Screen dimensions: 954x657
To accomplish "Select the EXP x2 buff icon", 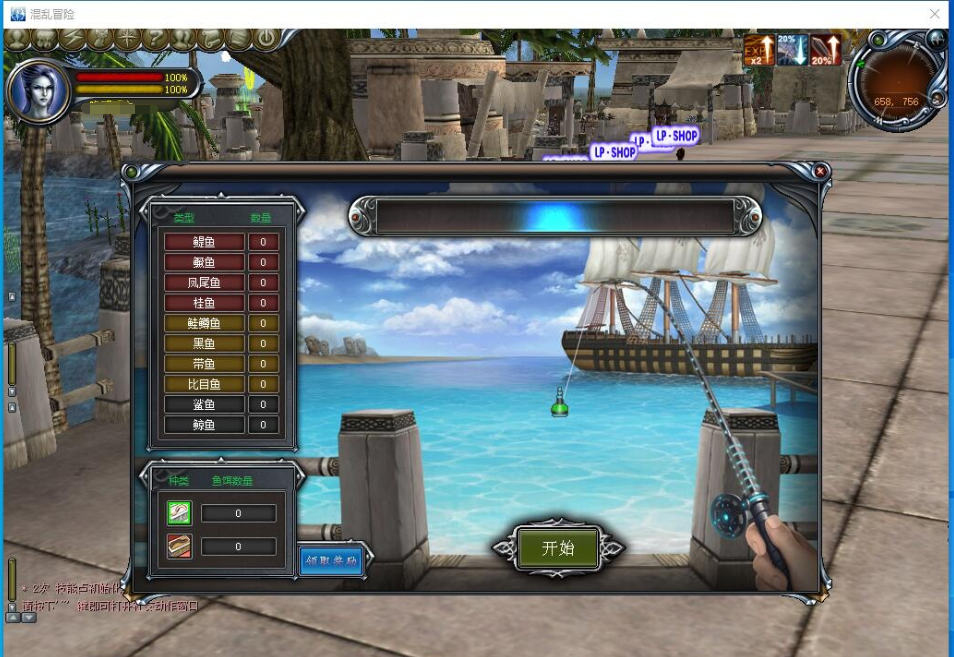I will [758, 50].
